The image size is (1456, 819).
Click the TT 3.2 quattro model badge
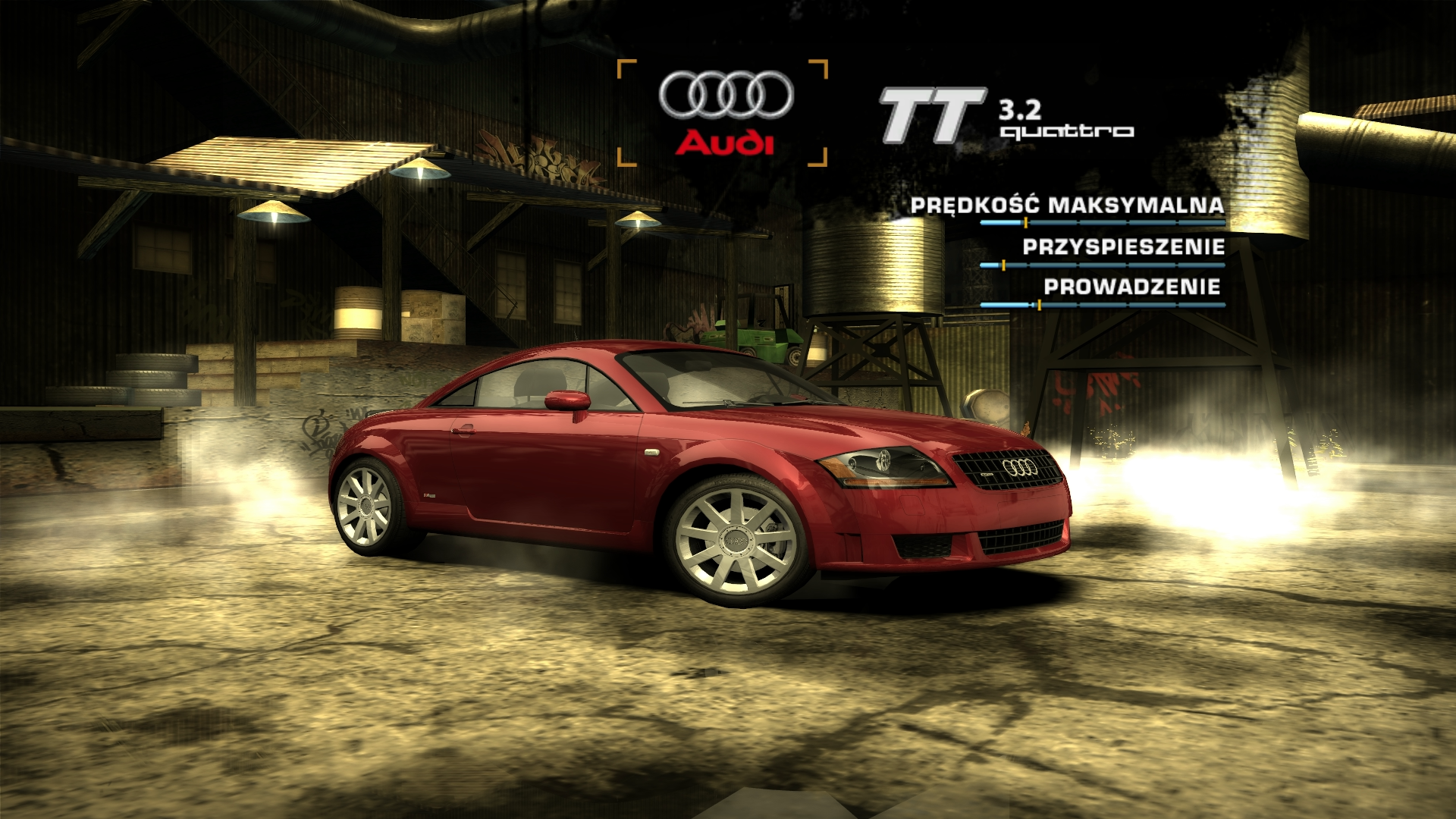(x=1006, y=116)
